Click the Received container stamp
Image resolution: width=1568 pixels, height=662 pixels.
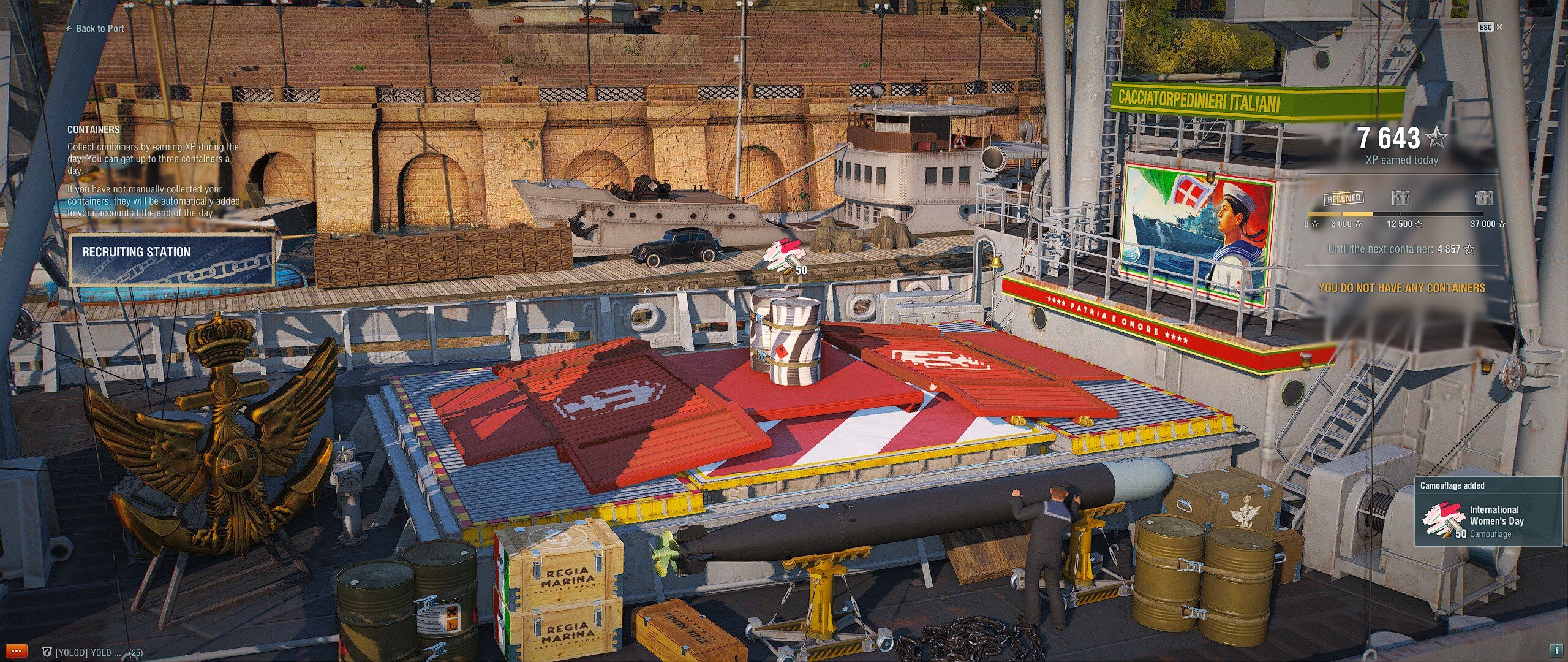1344,198
